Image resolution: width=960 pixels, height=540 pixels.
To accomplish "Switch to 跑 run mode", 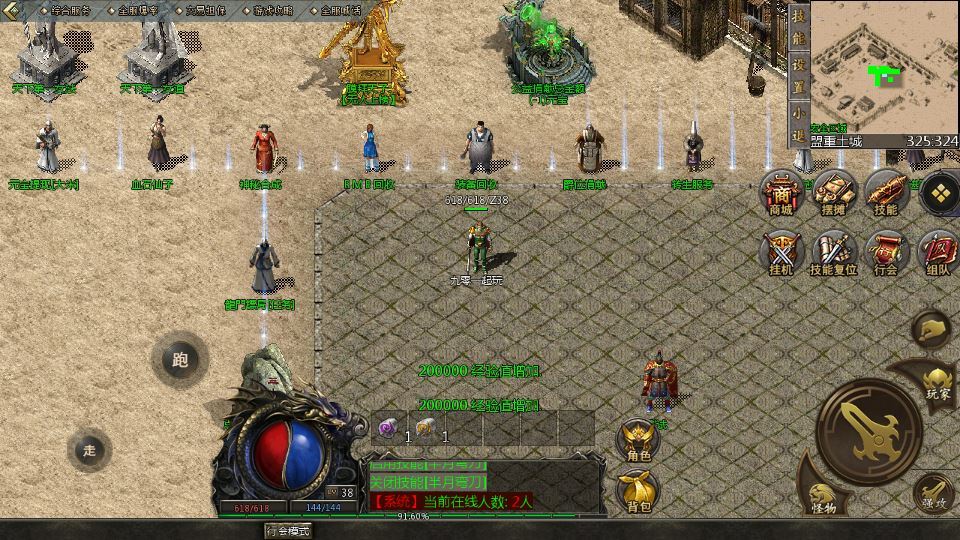I will tap(179, 360).
